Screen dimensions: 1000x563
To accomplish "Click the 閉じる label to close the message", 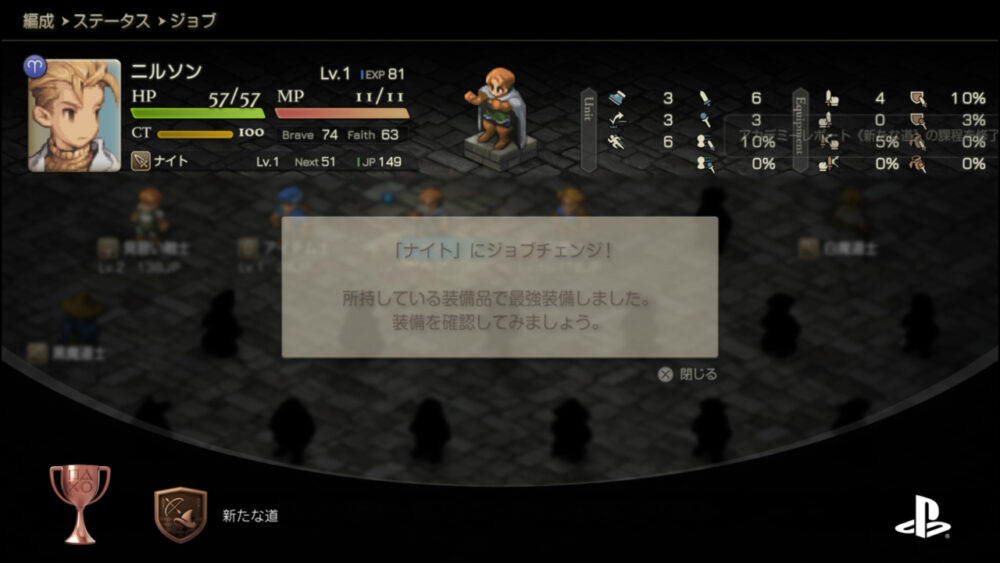I will (698, 374).
